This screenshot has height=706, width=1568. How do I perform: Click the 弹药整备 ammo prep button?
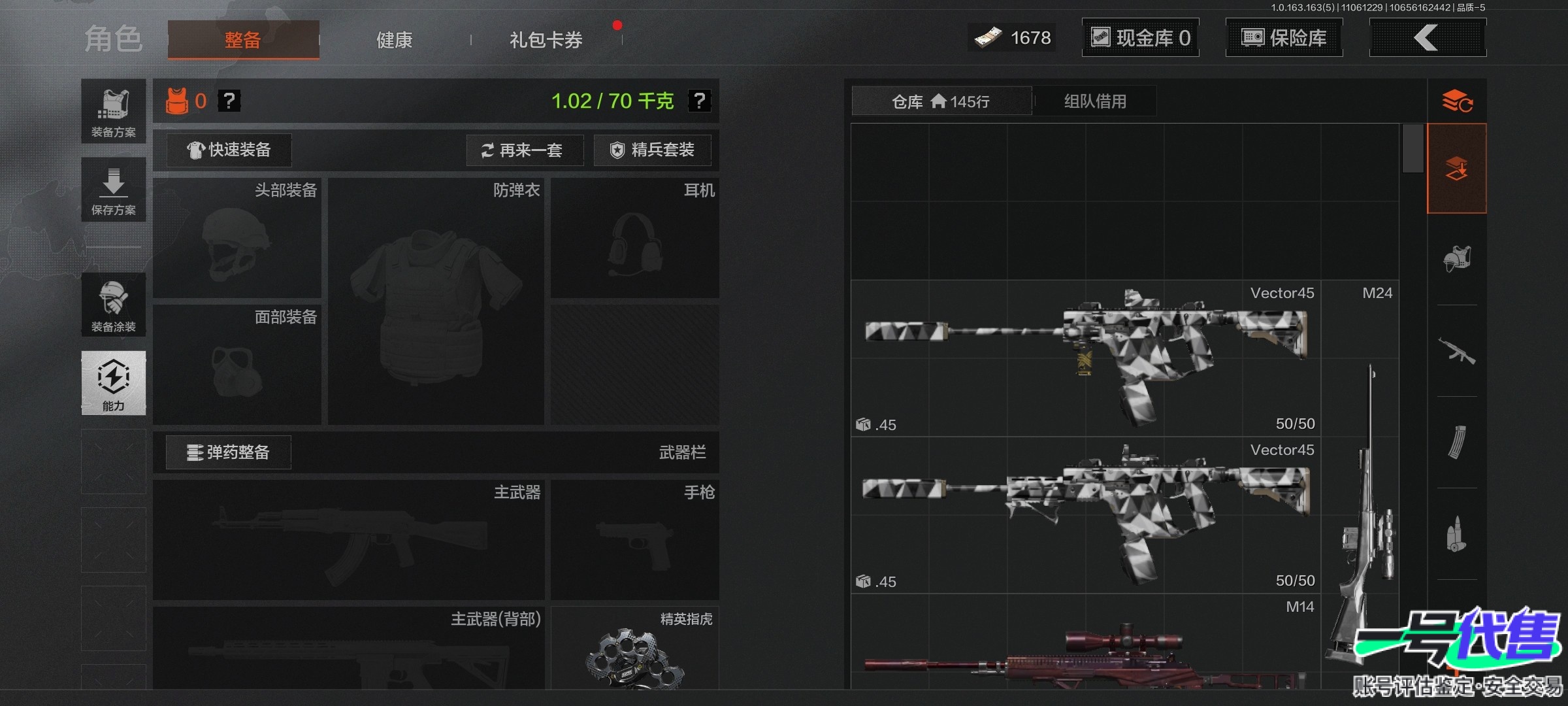click(228, 452)
